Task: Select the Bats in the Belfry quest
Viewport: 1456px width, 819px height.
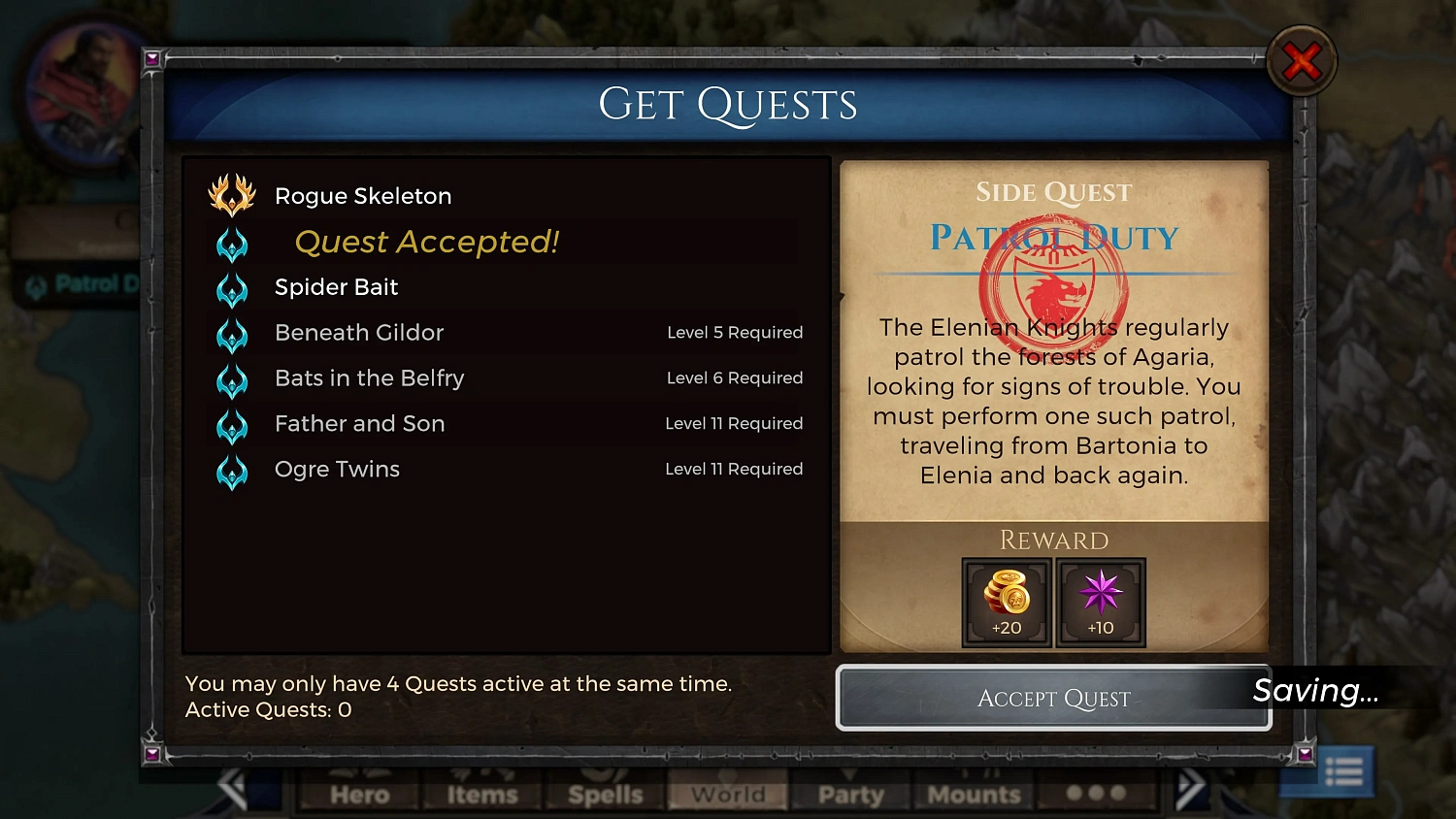Action: (369, 378)
